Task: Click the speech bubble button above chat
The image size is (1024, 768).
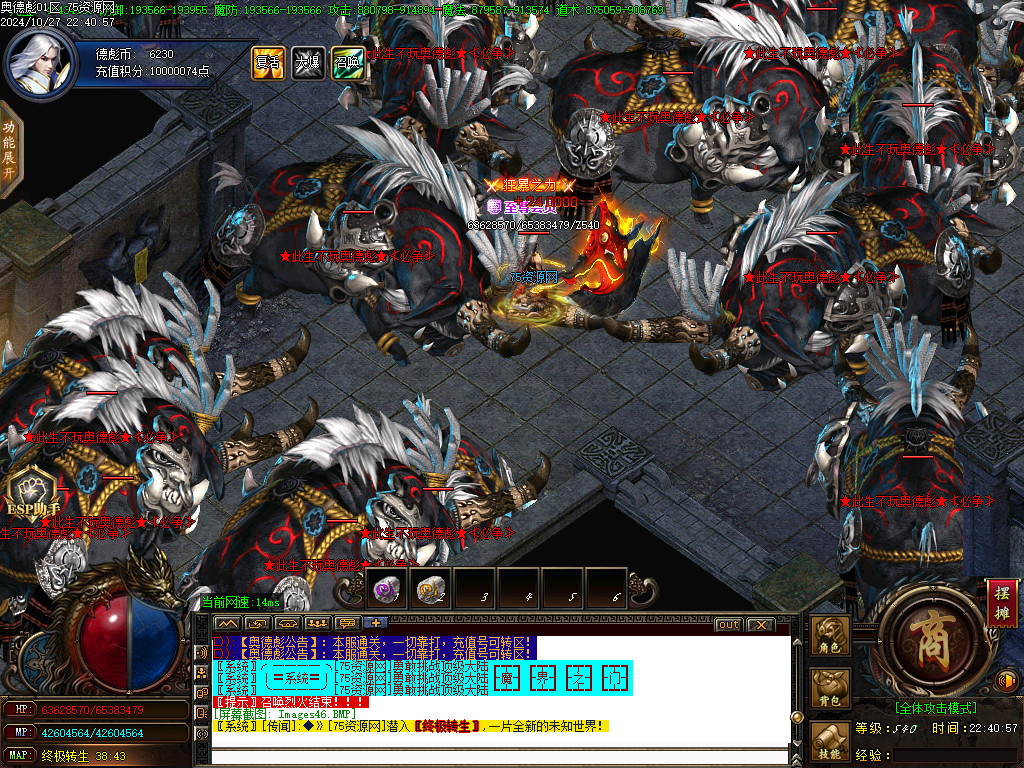Action: (349, 624)
